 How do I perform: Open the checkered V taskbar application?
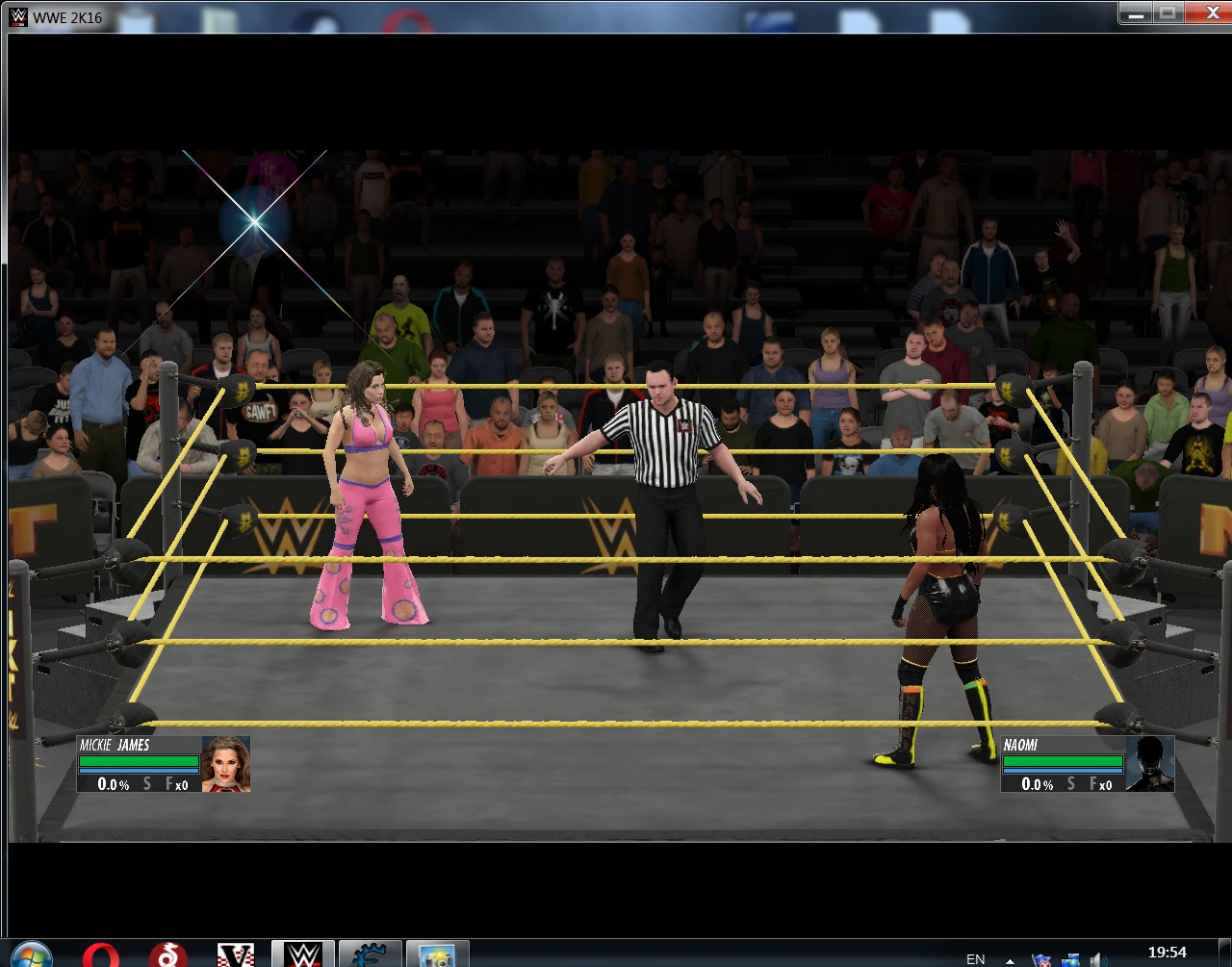tap(234, 954)
